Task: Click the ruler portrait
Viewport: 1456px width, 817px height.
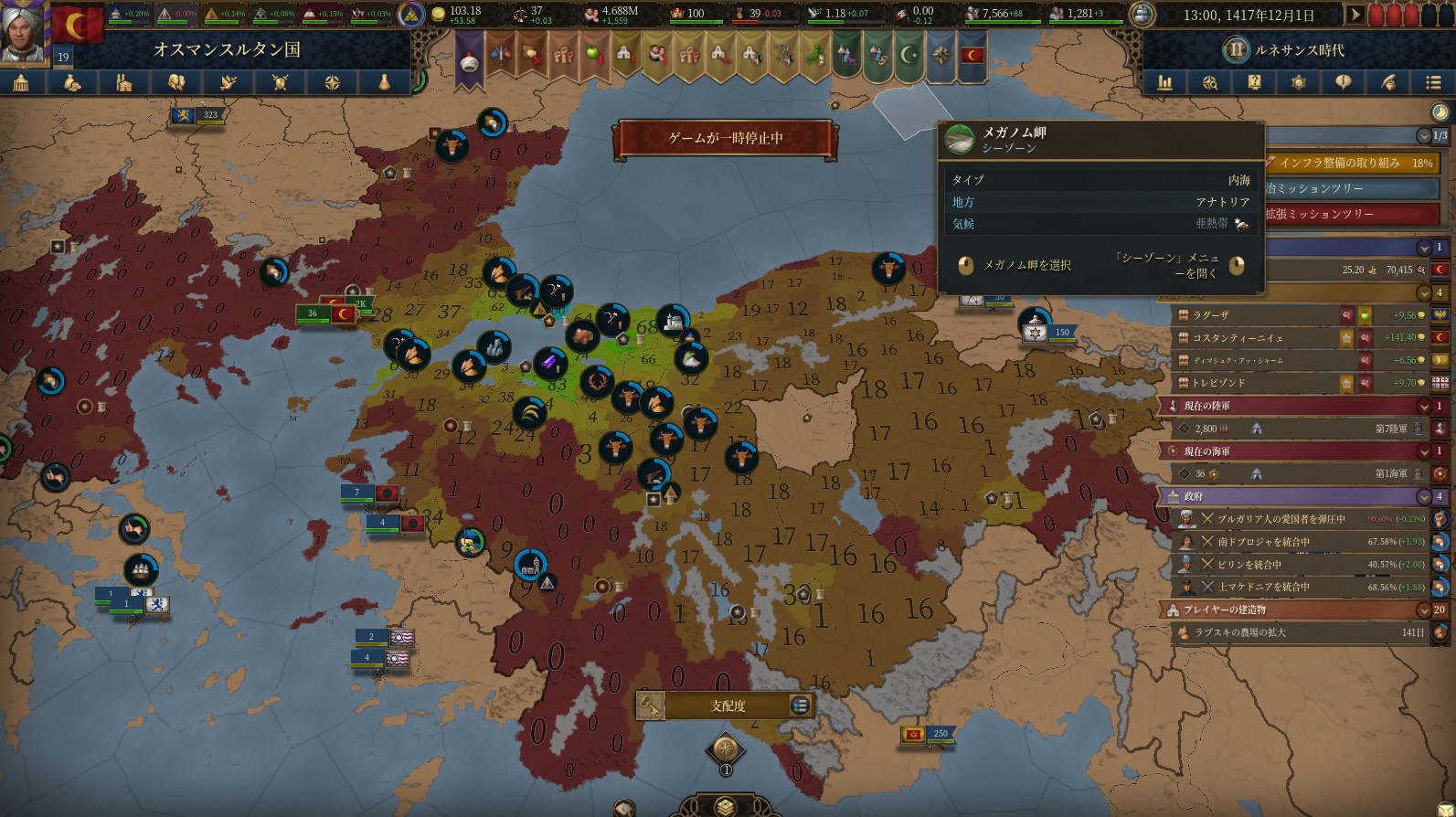Action: (23, 32)
